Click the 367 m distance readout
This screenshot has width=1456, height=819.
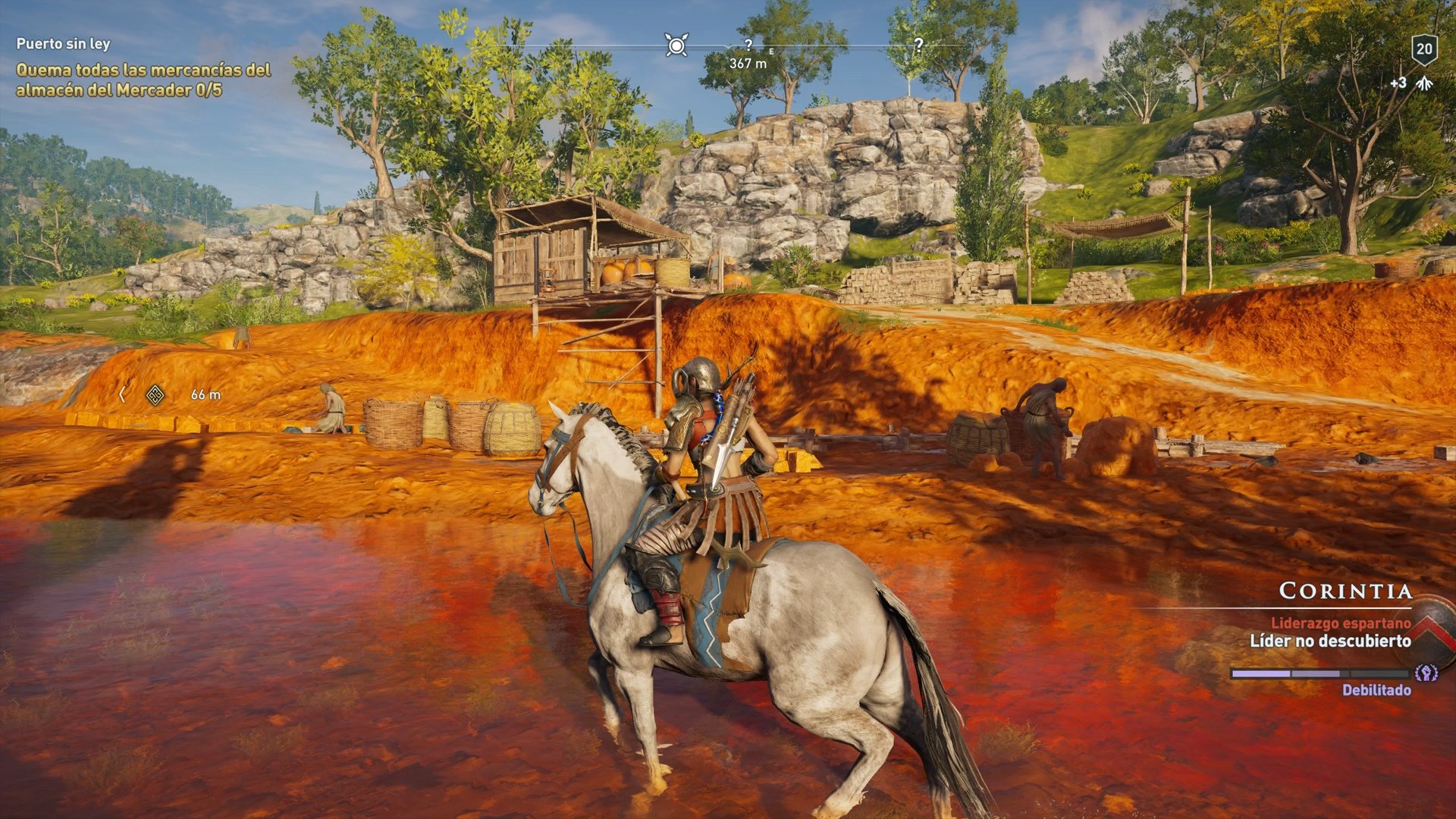tap(747, 64)
